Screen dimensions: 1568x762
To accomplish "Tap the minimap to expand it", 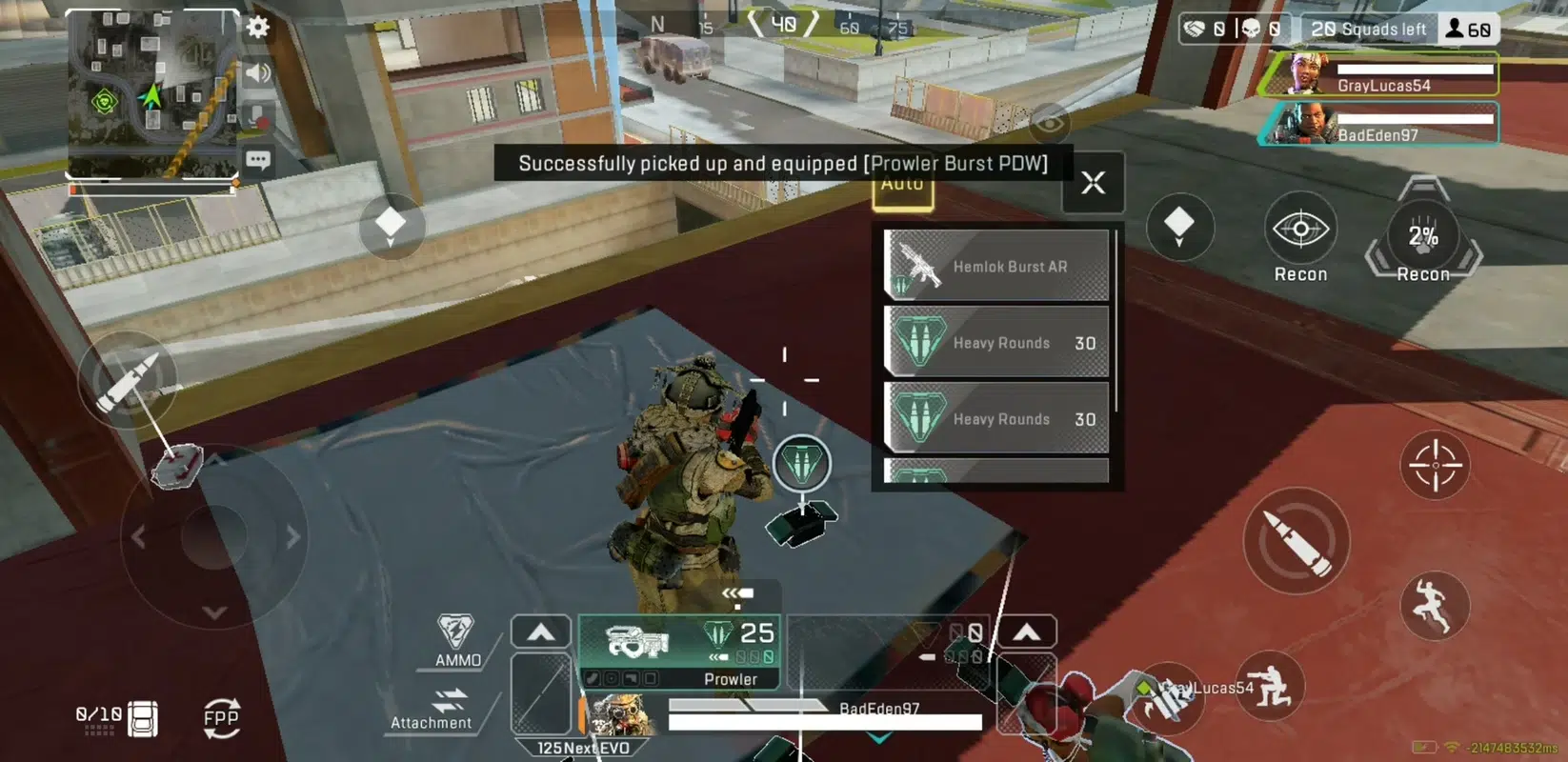I will (151, 93).
